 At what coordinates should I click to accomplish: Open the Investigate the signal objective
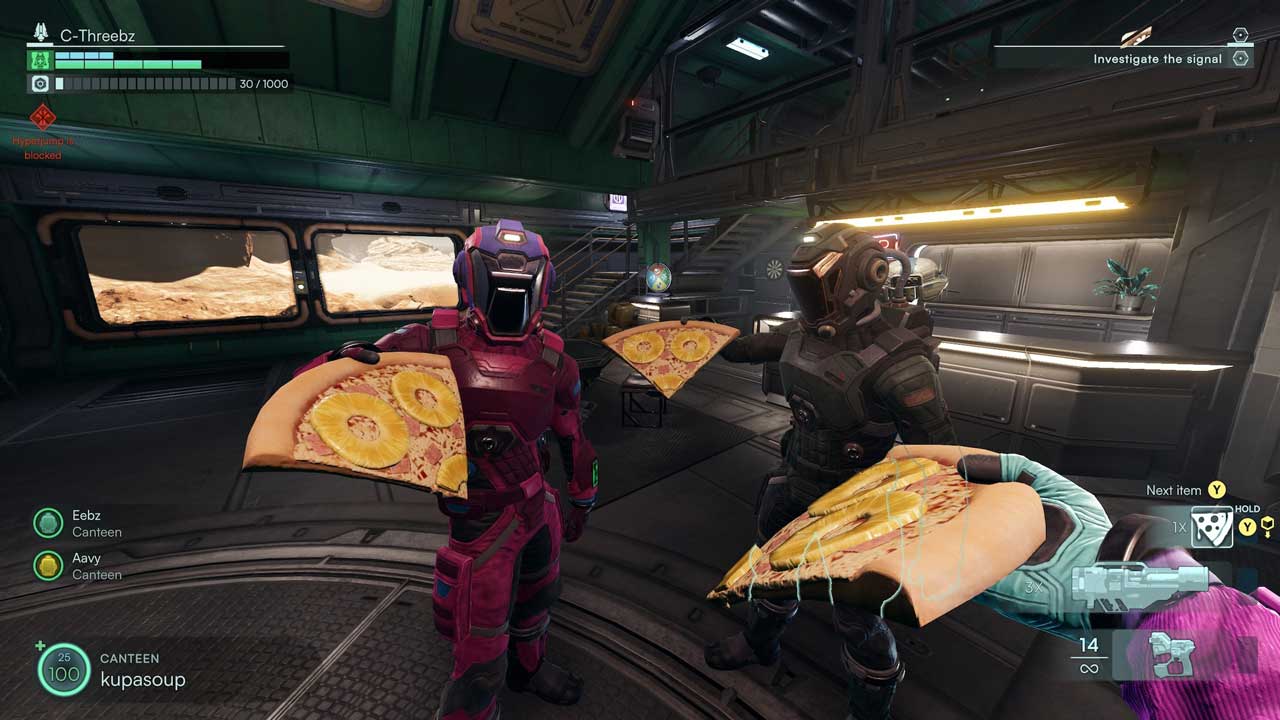click(1157, 59)
